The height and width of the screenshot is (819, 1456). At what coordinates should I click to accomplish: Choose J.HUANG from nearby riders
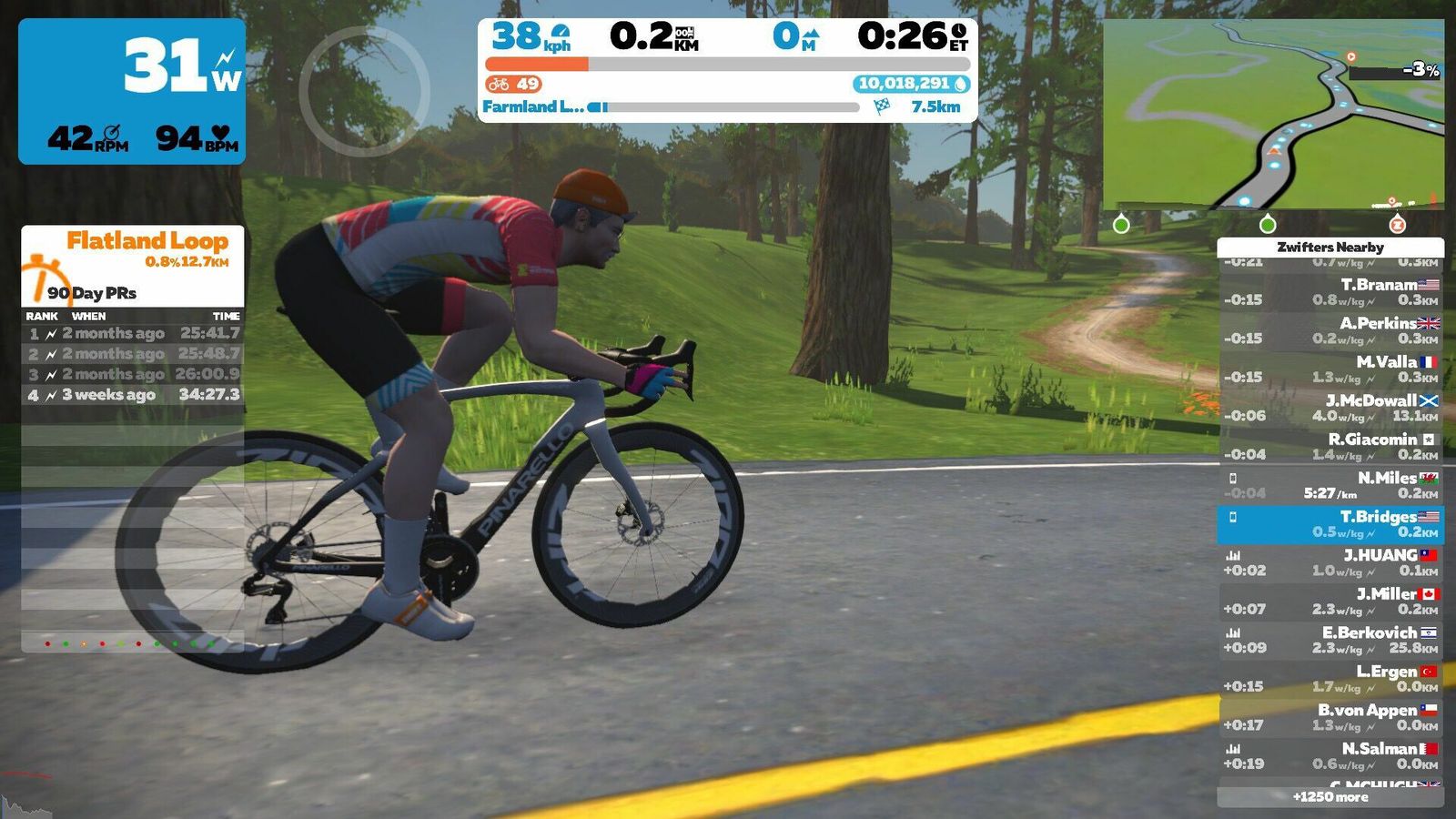(x=1330, y=562)
